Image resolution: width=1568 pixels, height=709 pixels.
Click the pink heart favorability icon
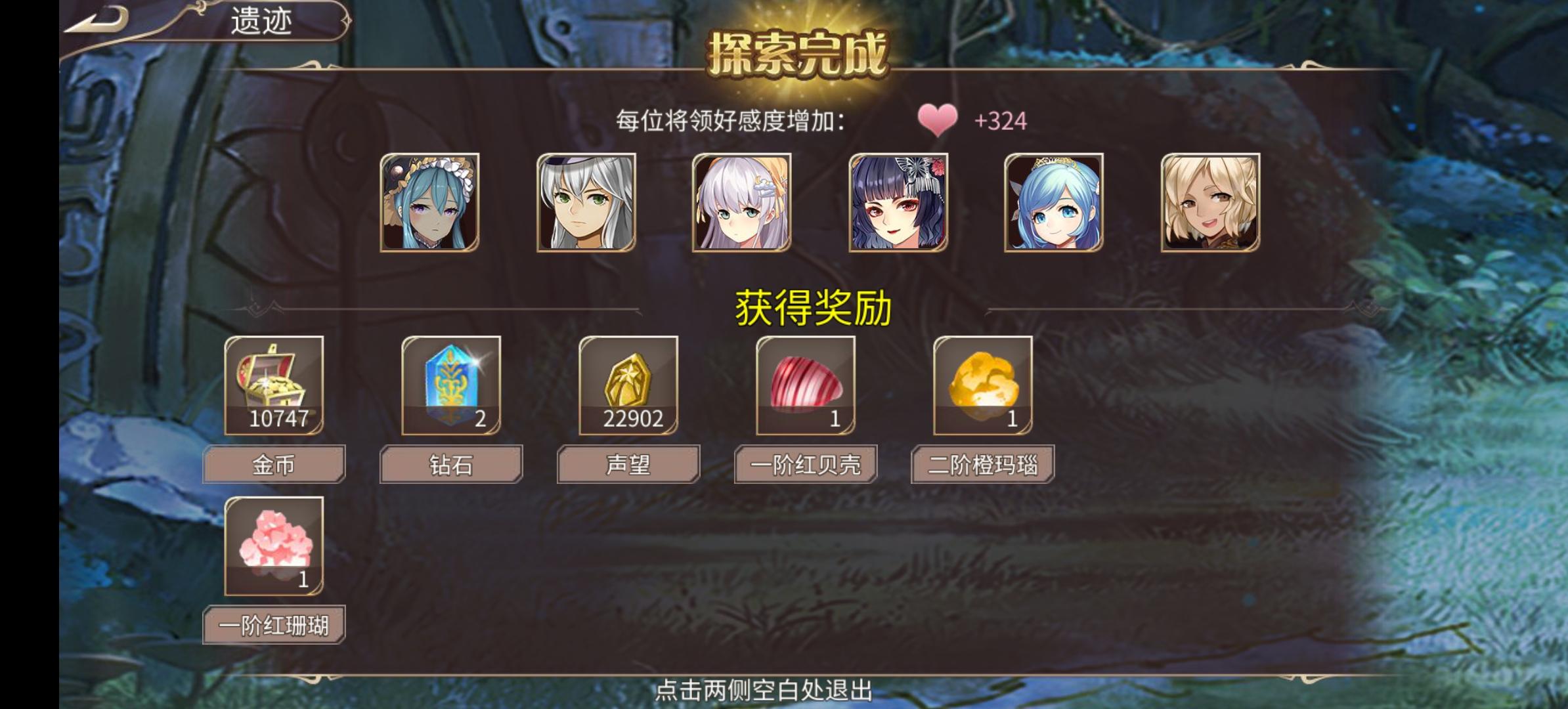point(937,121)
